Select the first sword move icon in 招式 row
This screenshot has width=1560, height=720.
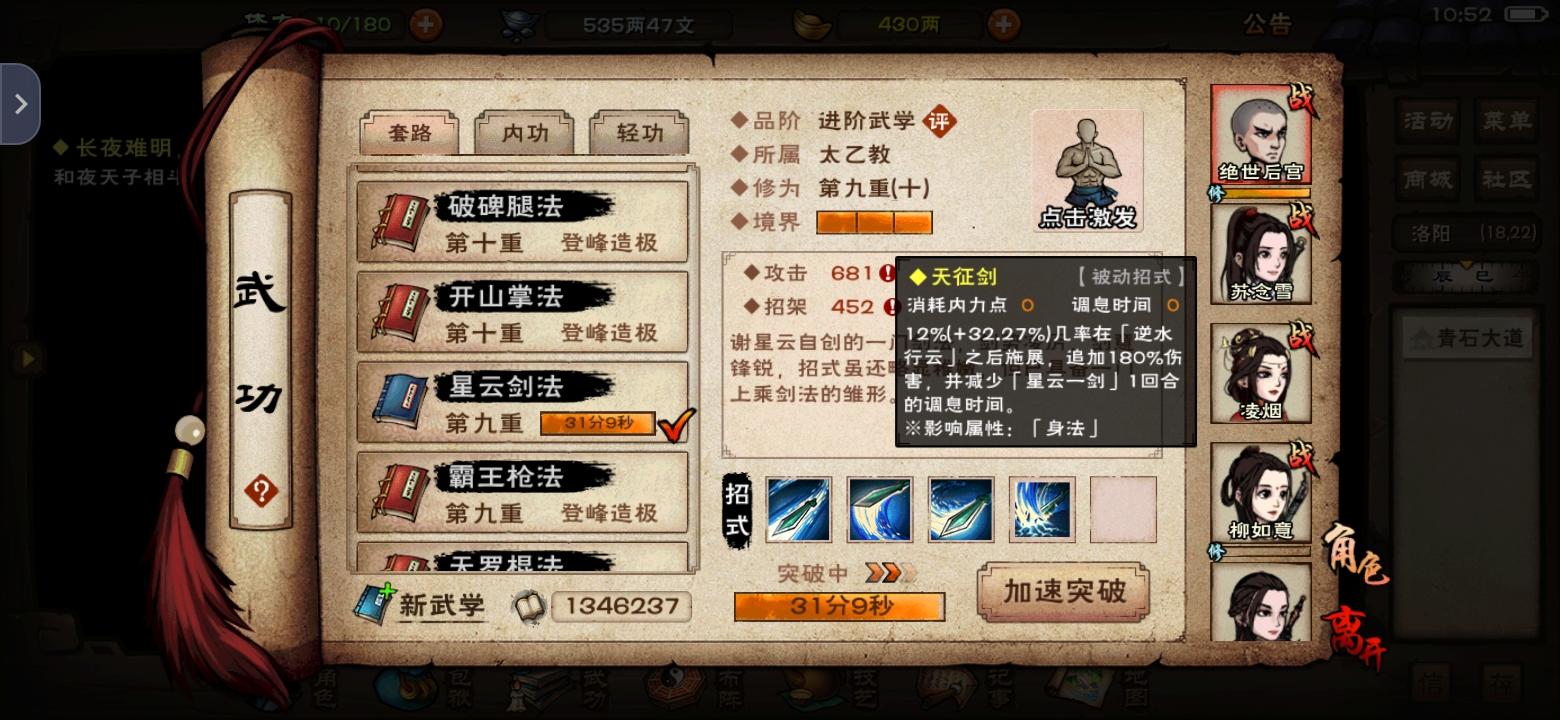(798, 508)
